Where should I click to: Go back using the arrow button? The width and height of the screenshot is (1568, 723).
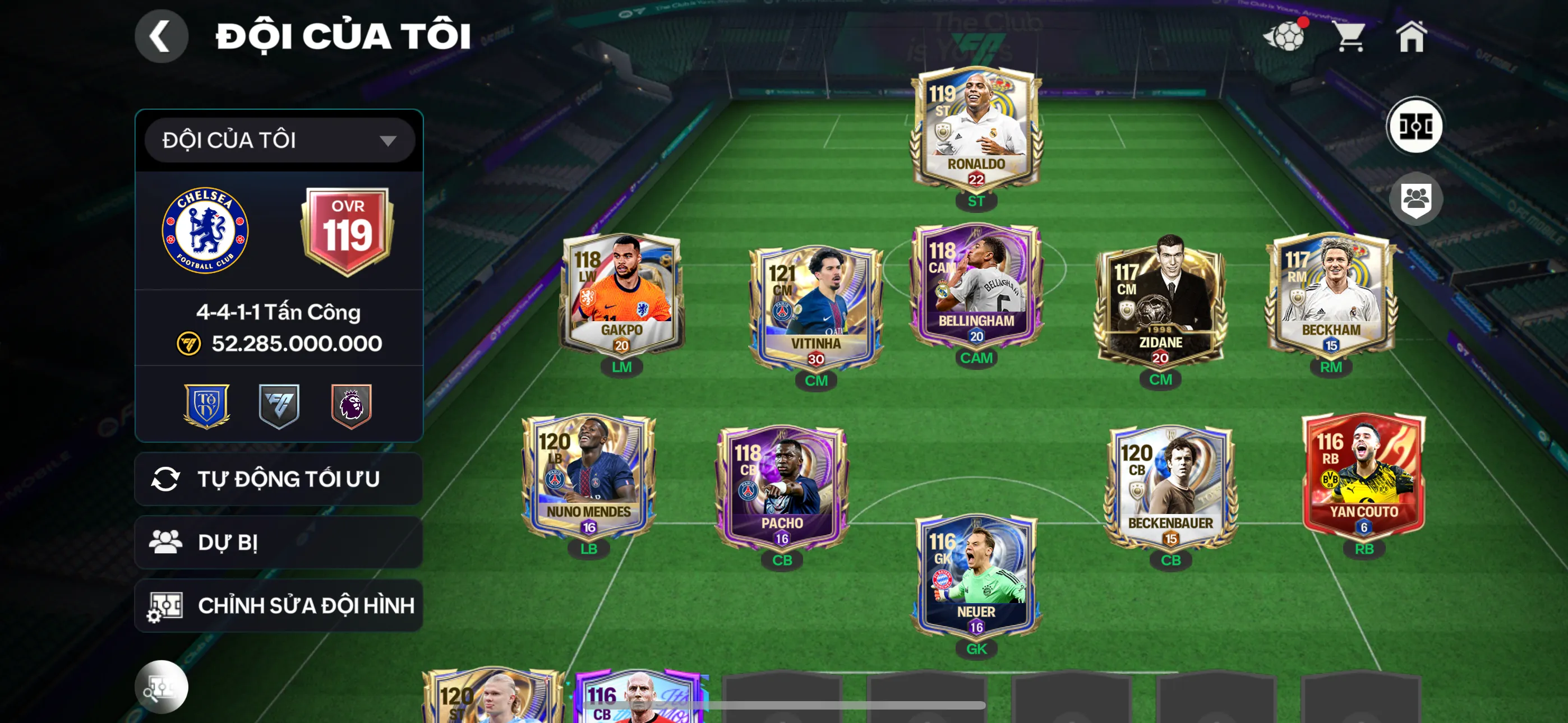(162, 36)
